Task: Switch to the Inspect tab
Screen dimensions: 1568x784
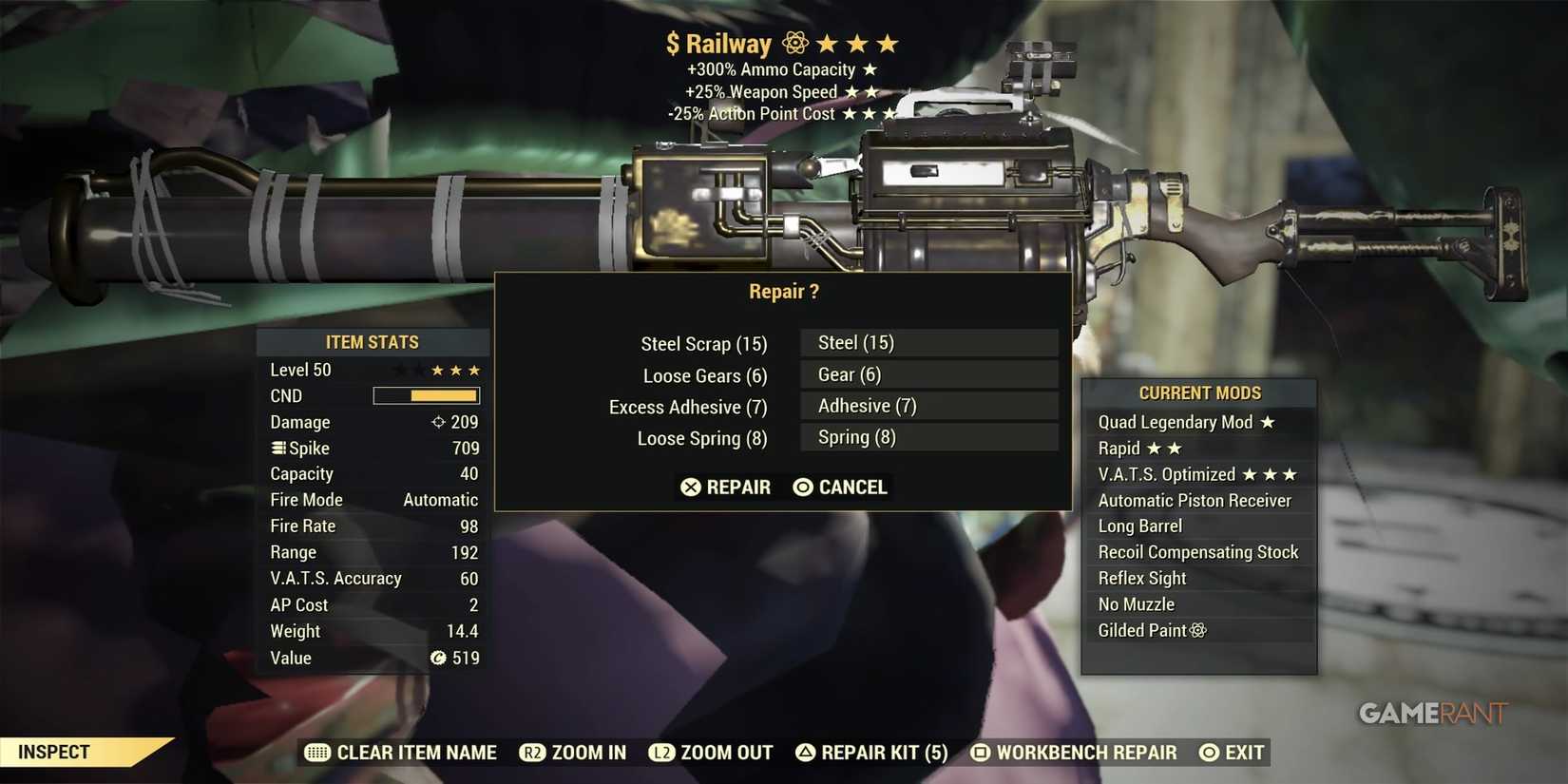Action: click(52, 751)
